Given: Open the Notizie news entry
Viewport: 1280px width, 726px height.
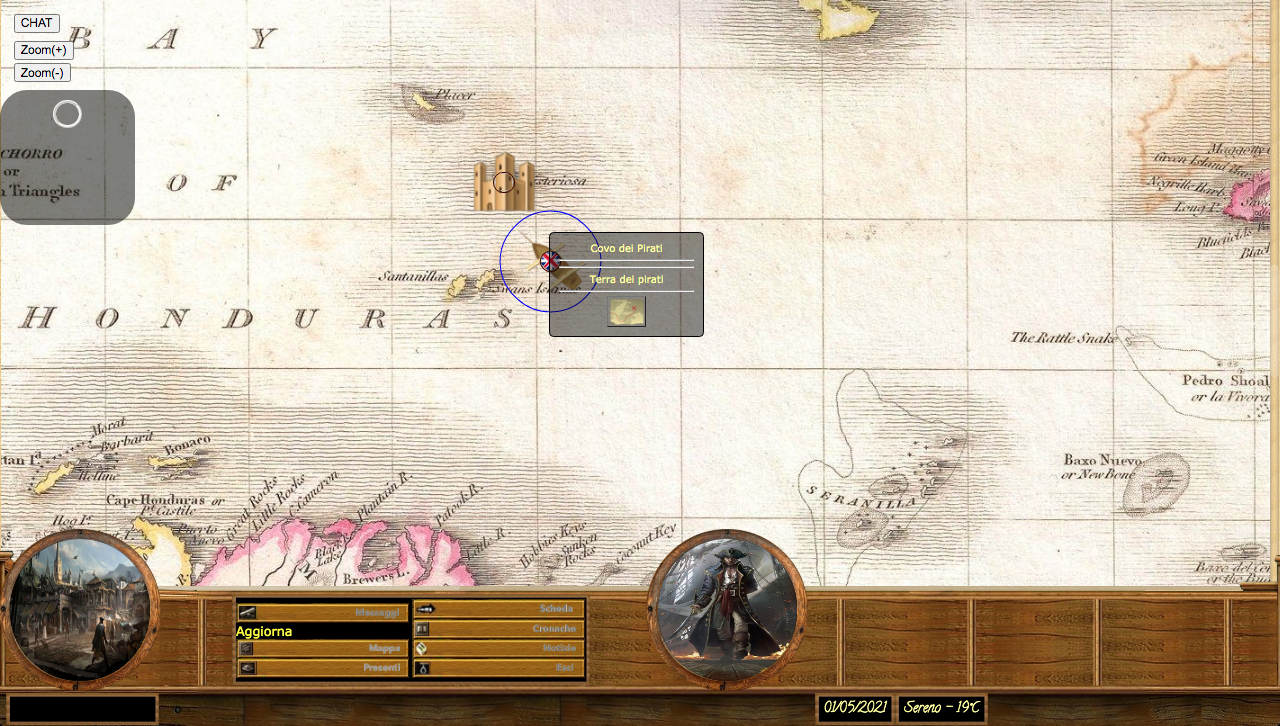Looking at the screenshot, I should (x=499, y=649).
